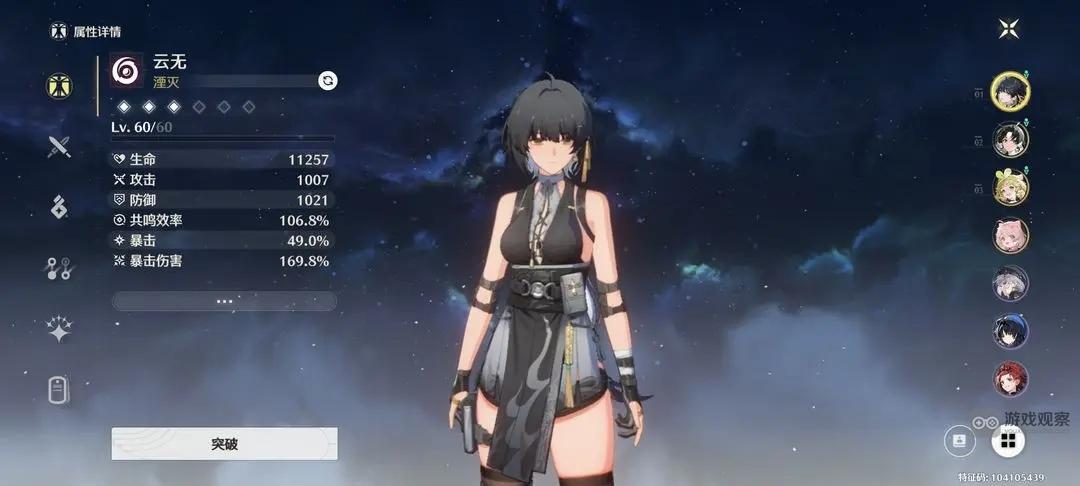
Task: Choose the blonde character with green leaf sprout
Action: point(1010,187)
